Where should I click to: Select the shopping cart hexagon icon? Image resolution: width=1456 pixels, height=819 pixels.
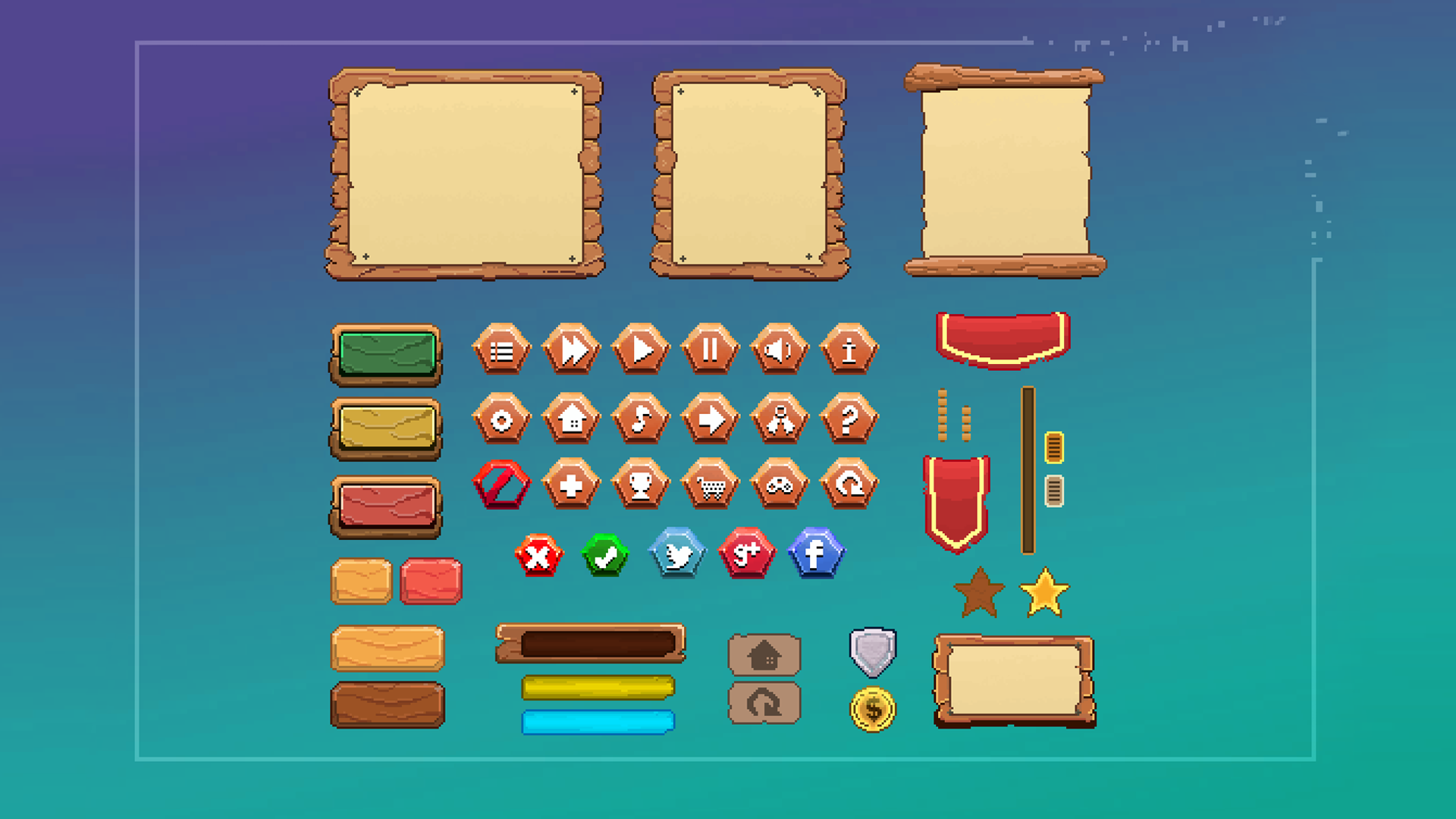coord(711,485)
